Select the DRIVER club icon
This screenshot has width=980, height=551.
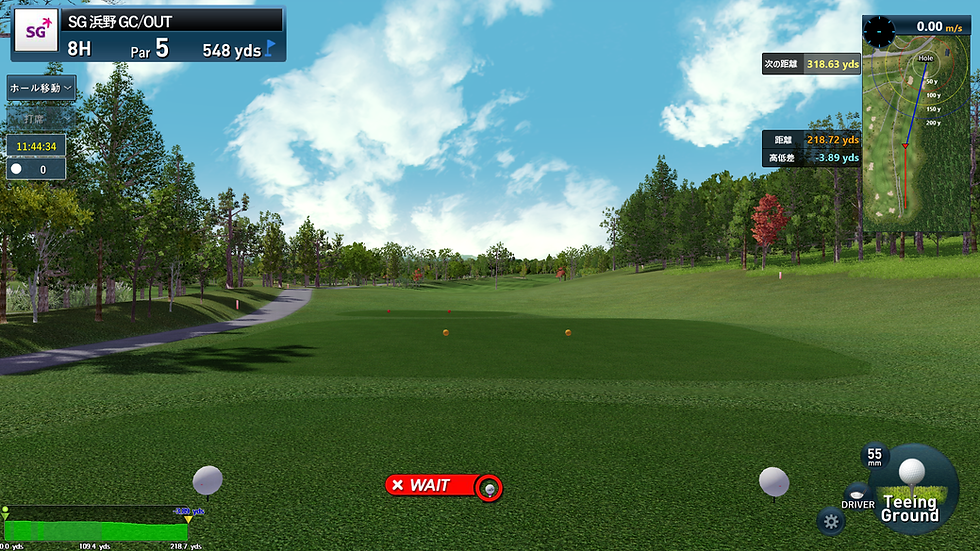pos(857,497)
